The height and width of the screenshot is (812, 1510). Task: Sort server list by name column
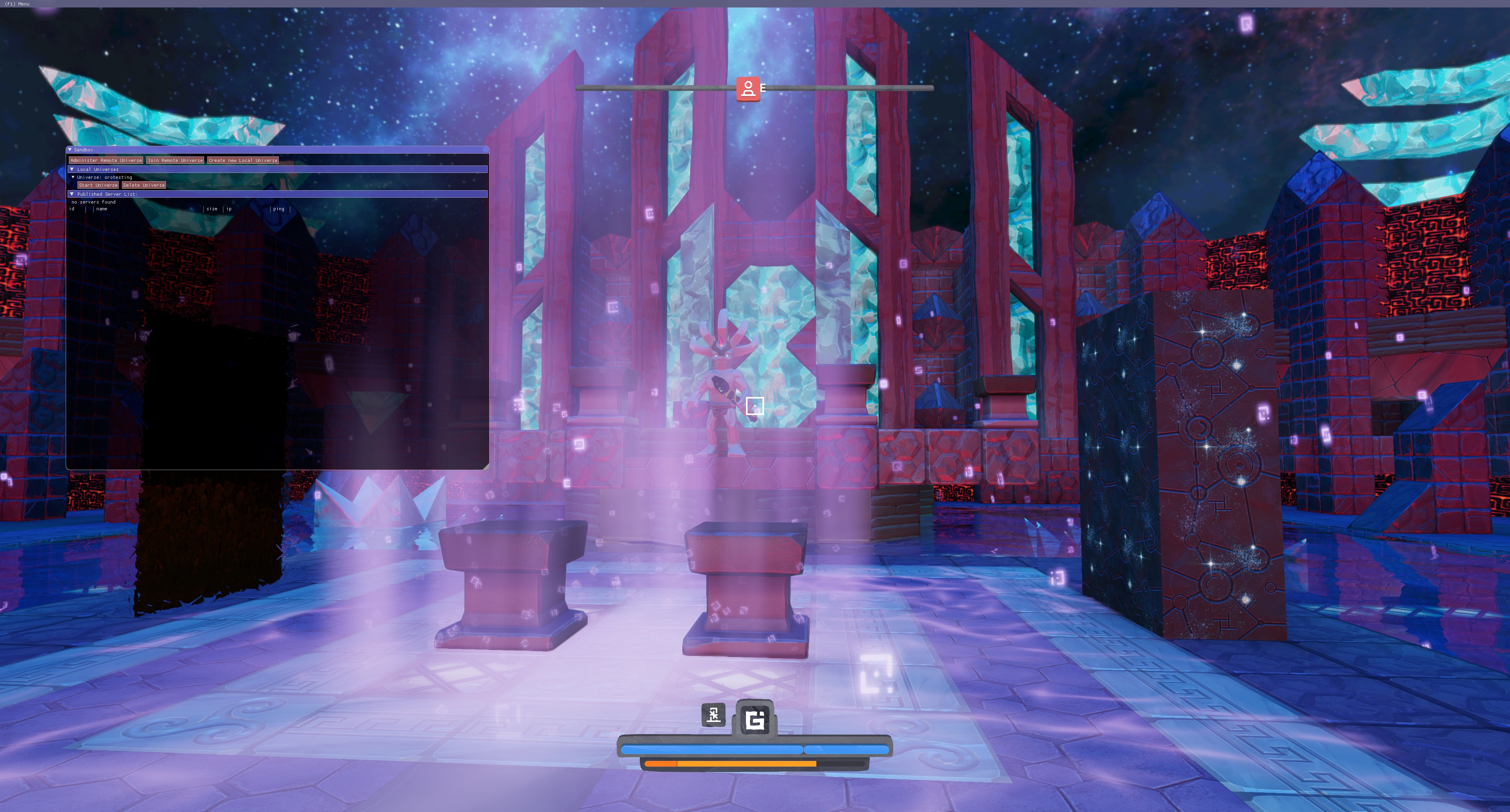coord(102,209)
